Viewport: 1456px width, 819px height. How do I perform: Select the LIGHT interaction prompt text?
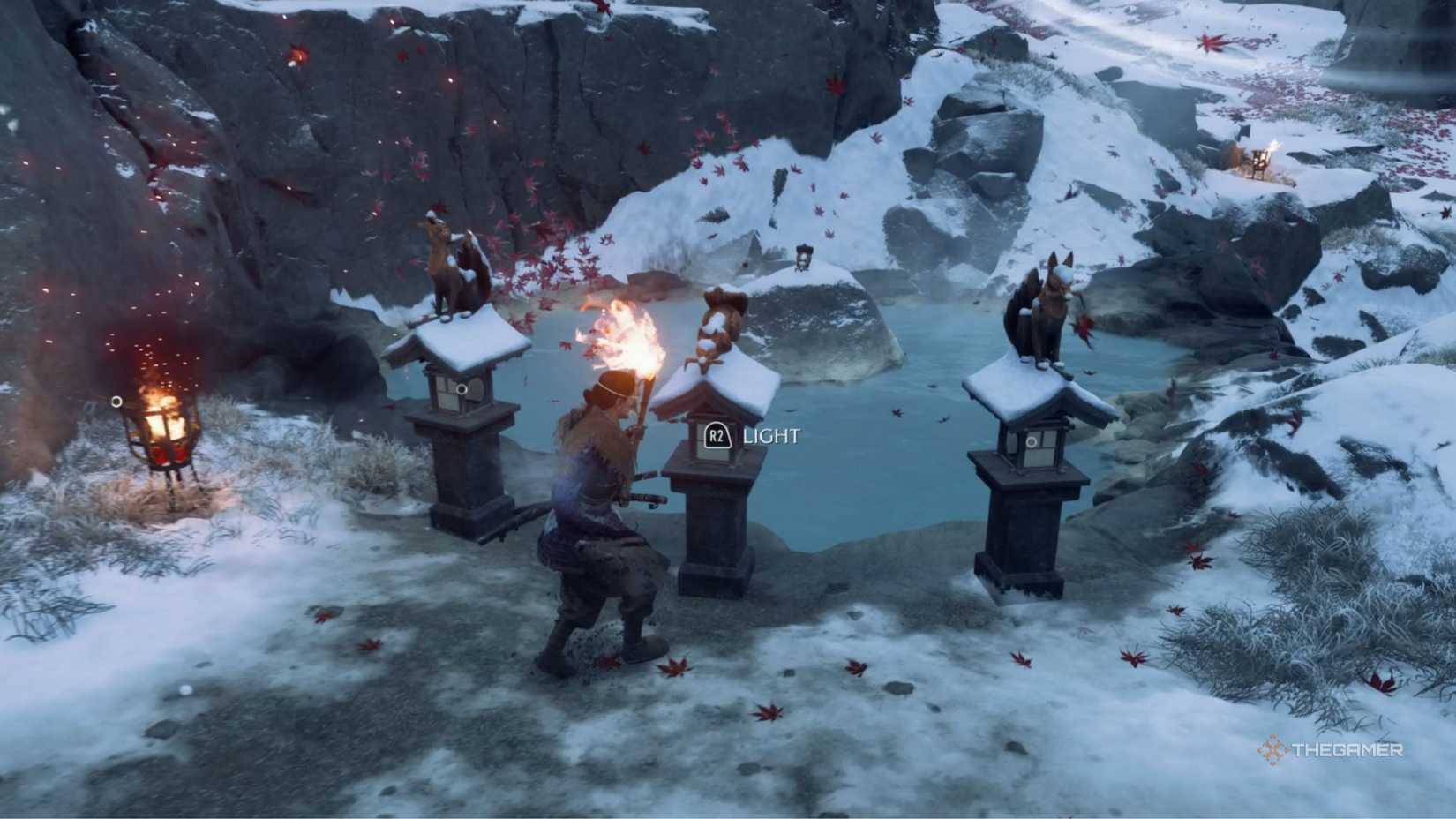pos(771,434)
